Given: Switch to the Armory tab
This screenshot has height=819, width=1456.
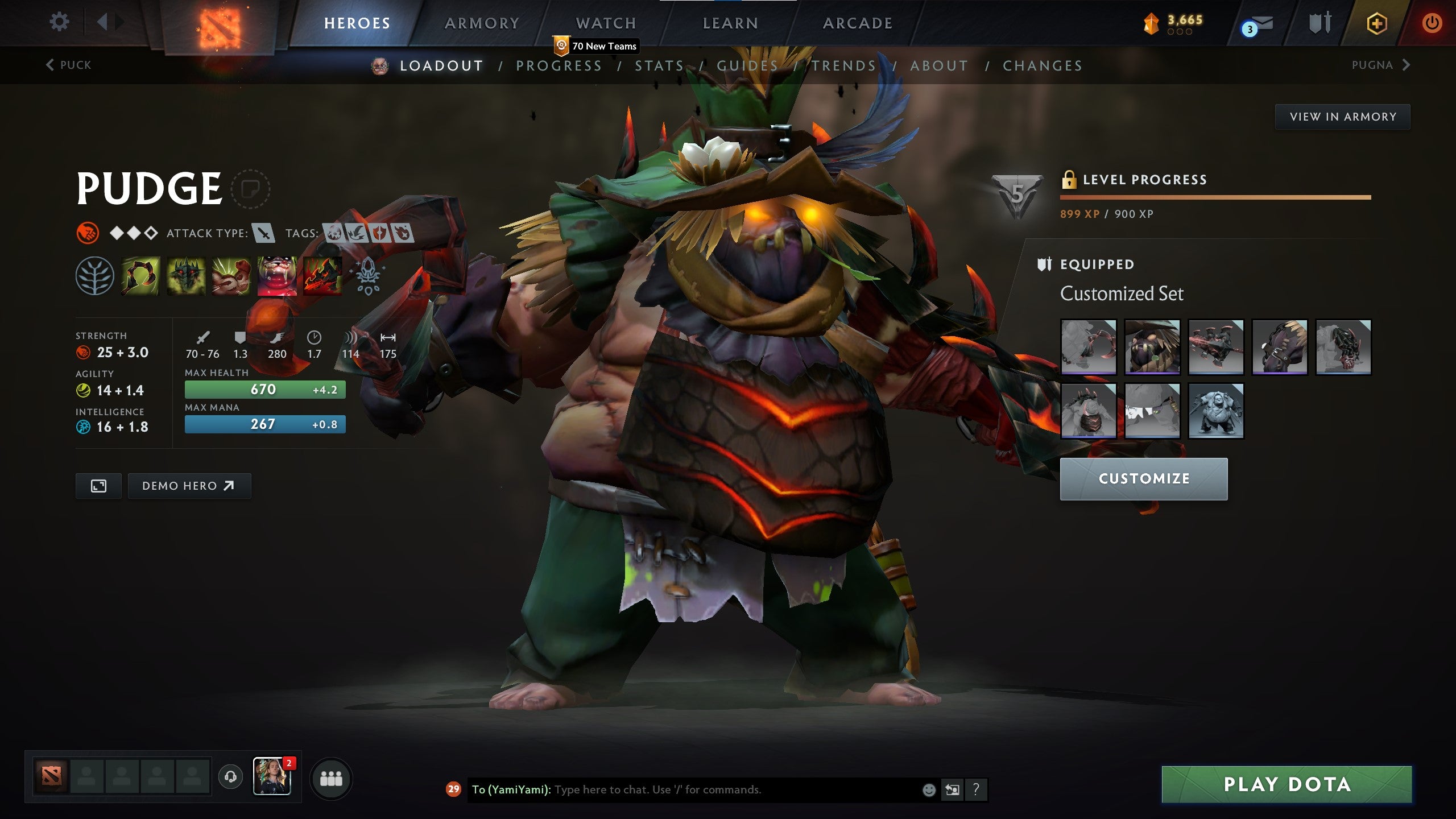Looking at the screenshot, I should 481,23.
